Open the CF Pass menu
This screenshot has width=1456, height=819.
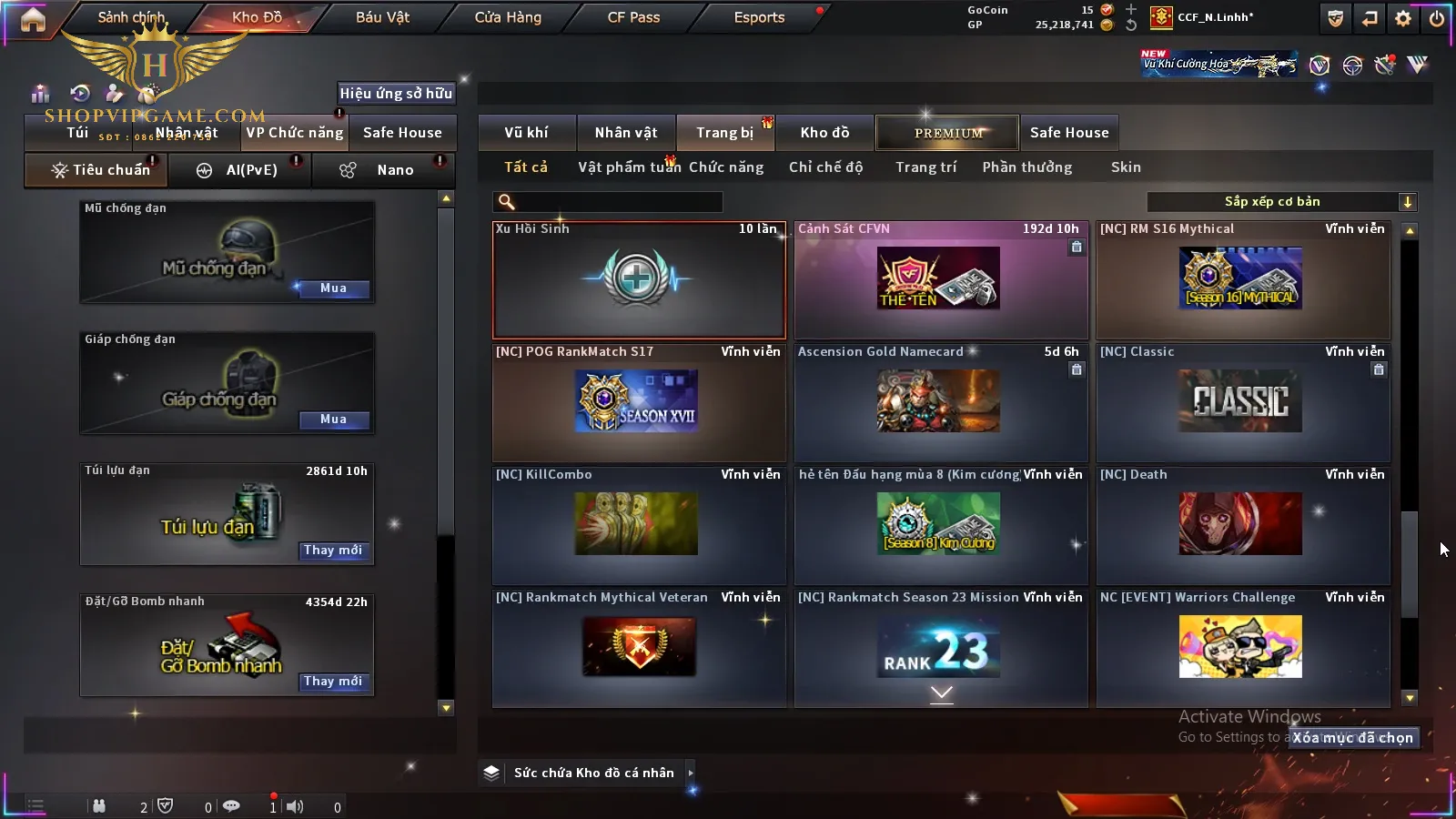click(633, 17)
